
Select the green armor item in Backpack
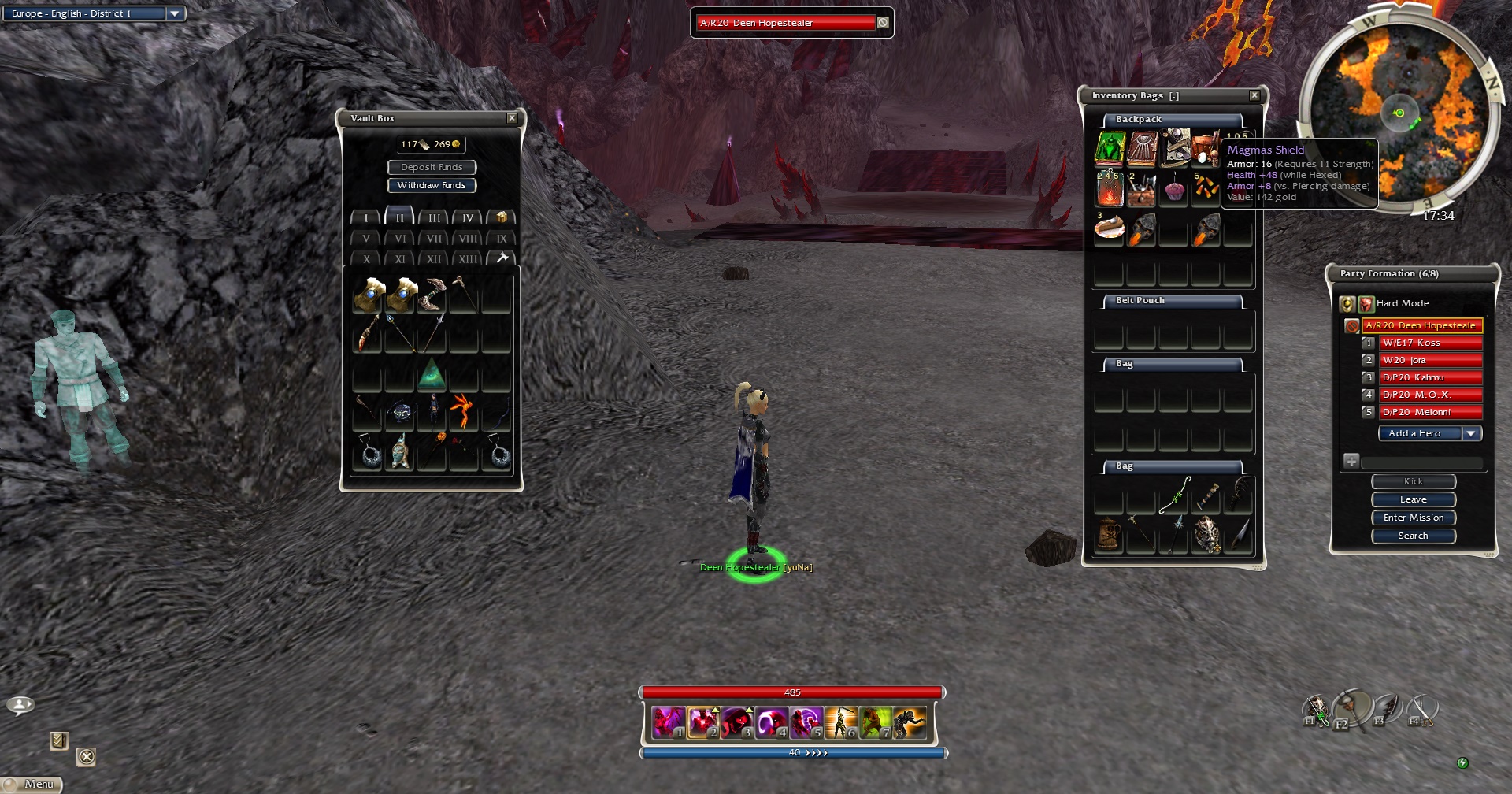[x=1110, y=149]
